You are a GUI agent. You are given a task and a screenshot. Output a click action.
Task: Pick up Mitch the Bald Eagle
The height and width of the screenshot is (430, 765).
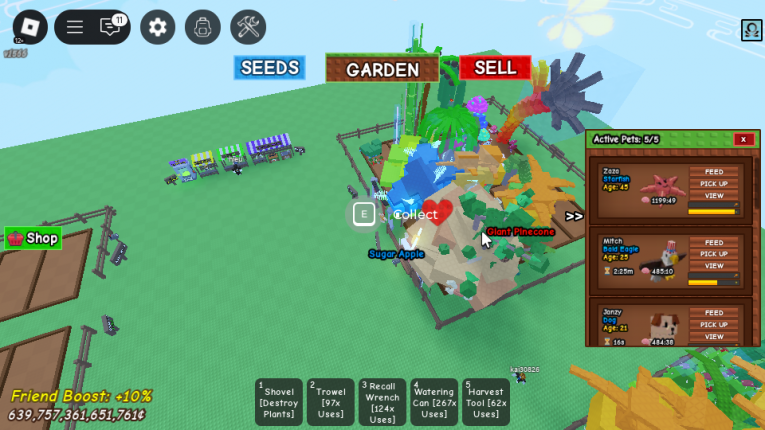pos(713,254)
